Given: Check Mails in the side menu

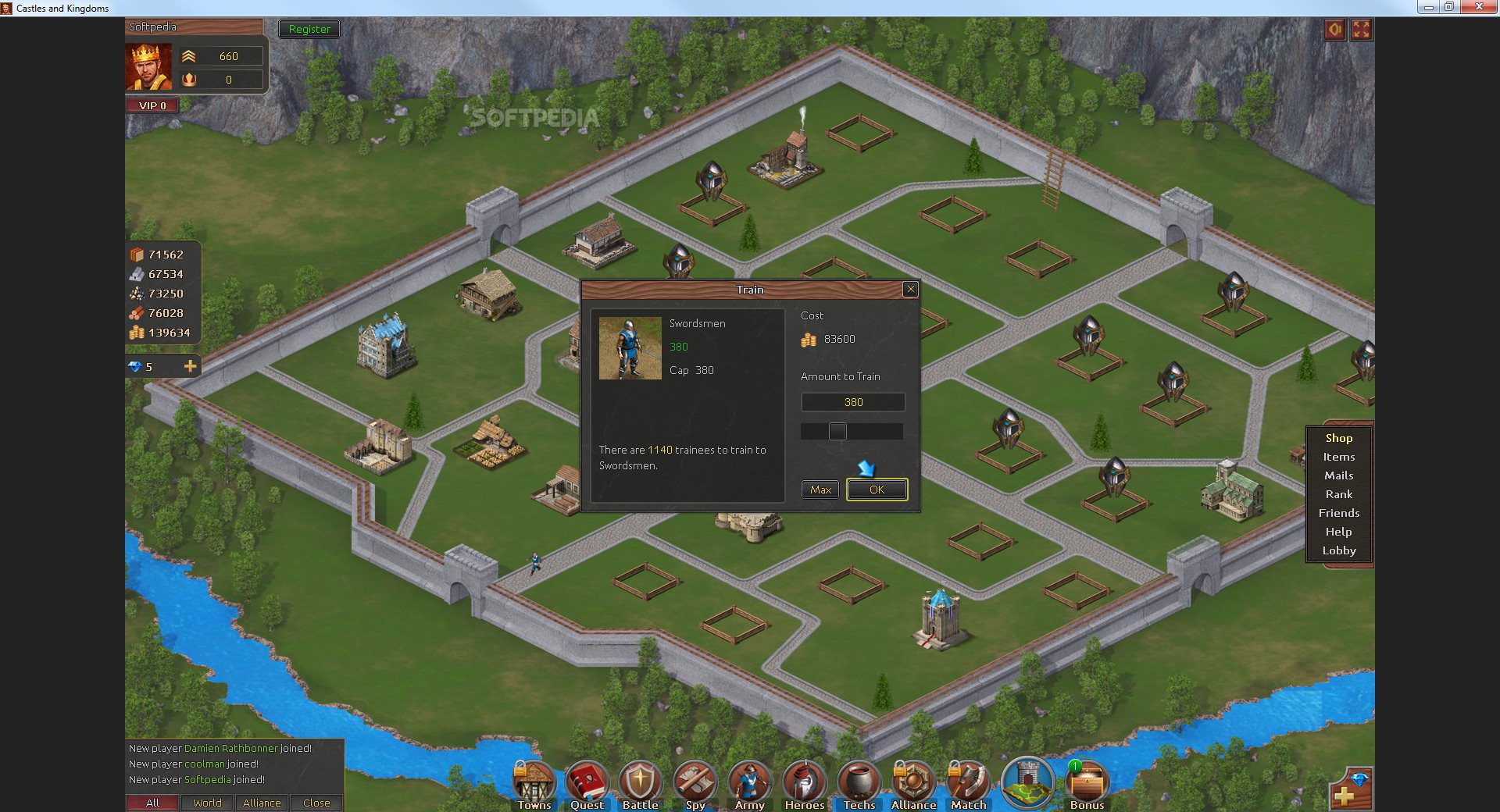Looking at the screenshot, I should (1338, 475).
